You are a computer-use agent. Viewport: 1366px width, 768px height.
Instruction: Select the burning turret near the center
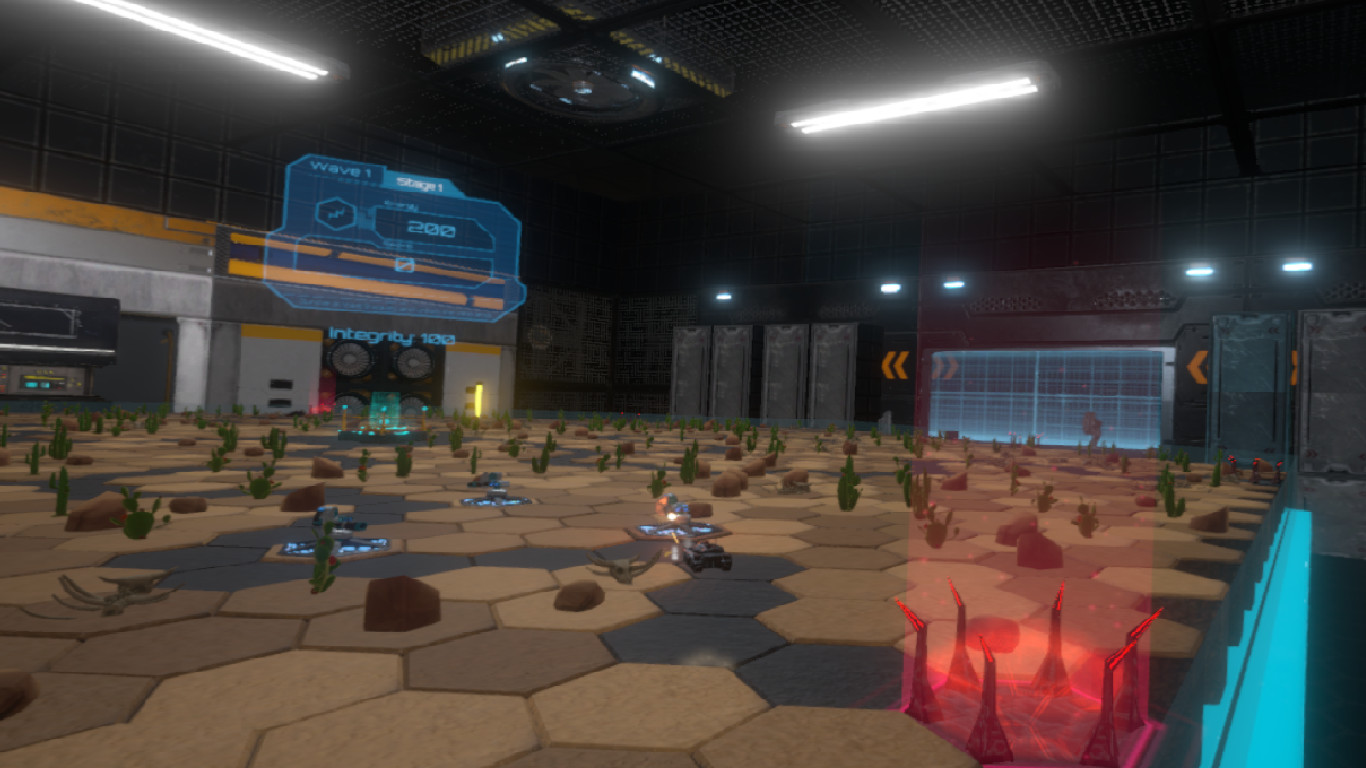675,515
